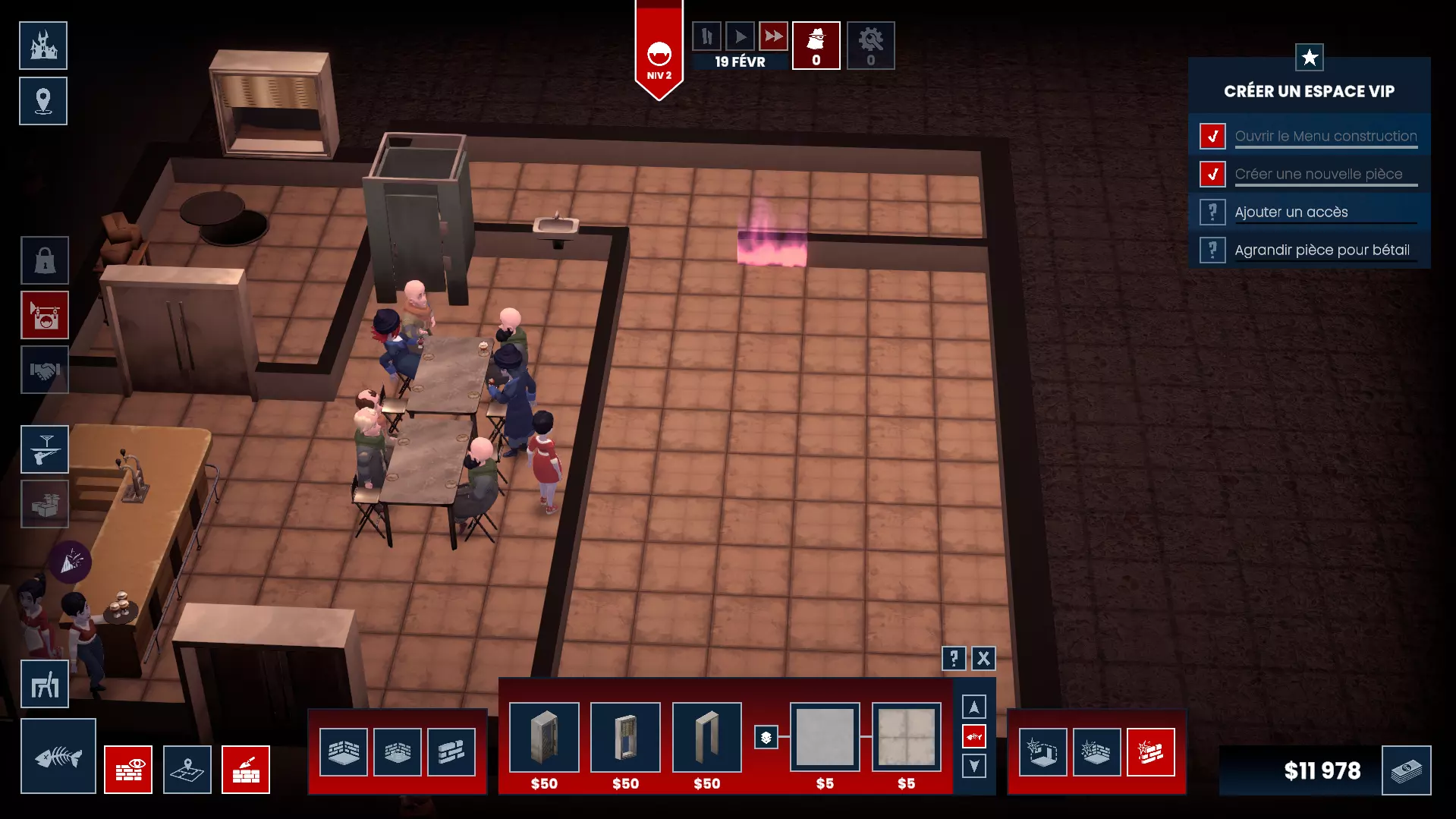
Task: Open the handshake deals menu
Action: [x=45, y=370]
